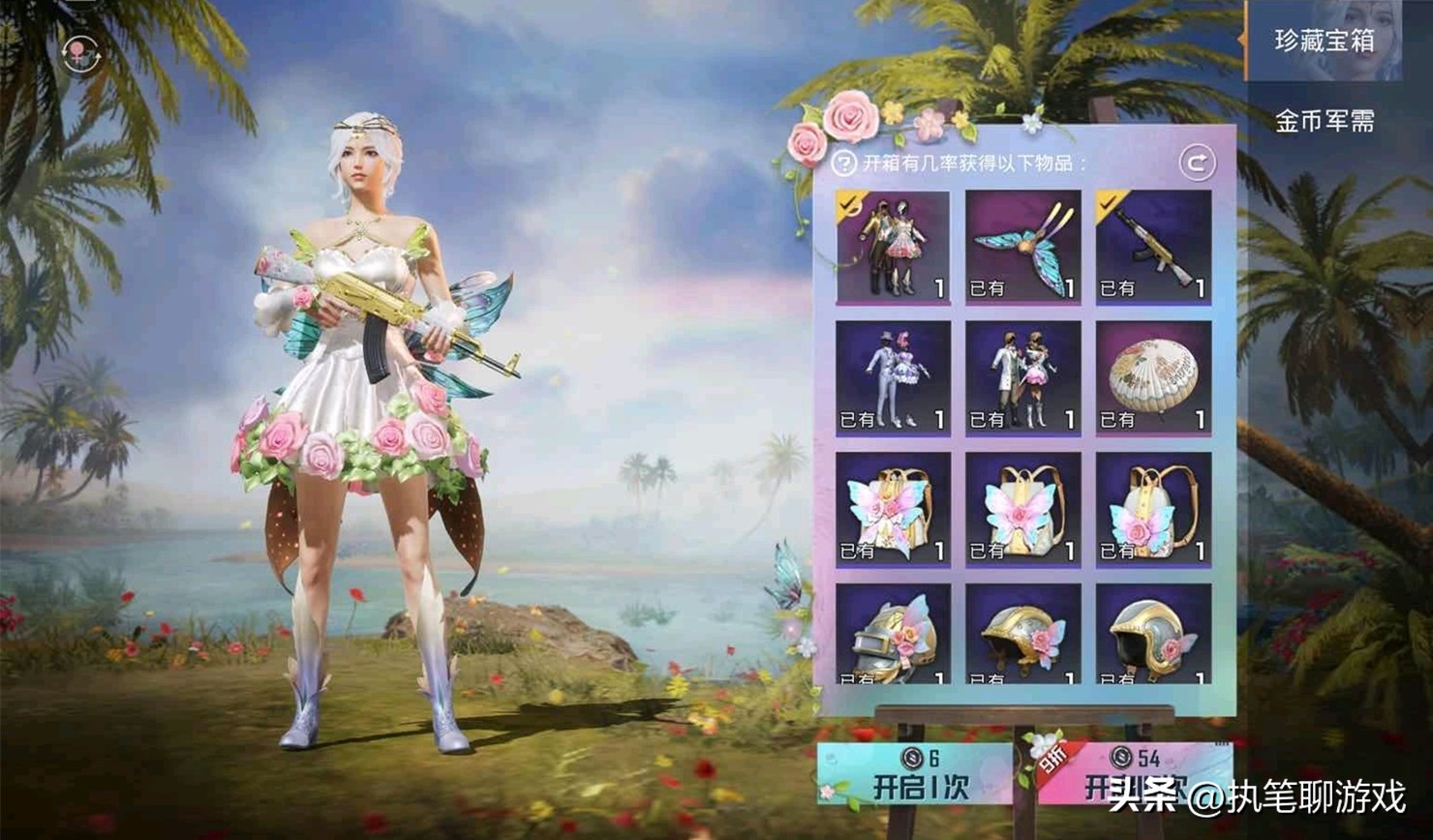Select the golden AK rifle skin tile
The image size is (1433, 840).
click(1153, 247)
